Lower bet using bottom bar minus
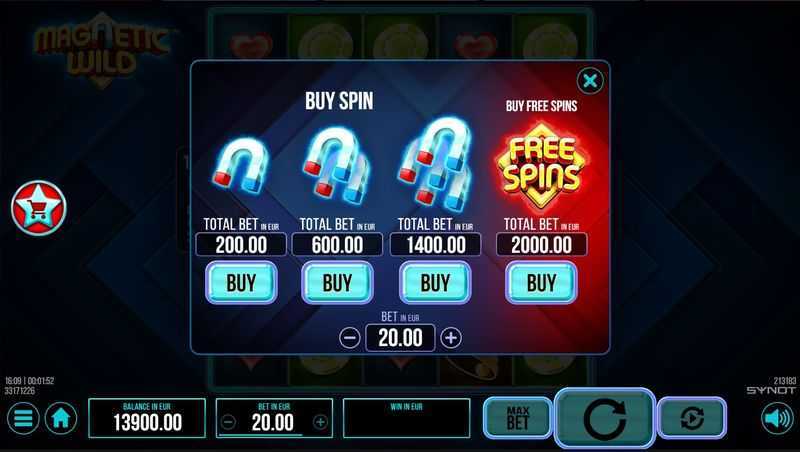The image size is (800, 452). coord(228,422)
